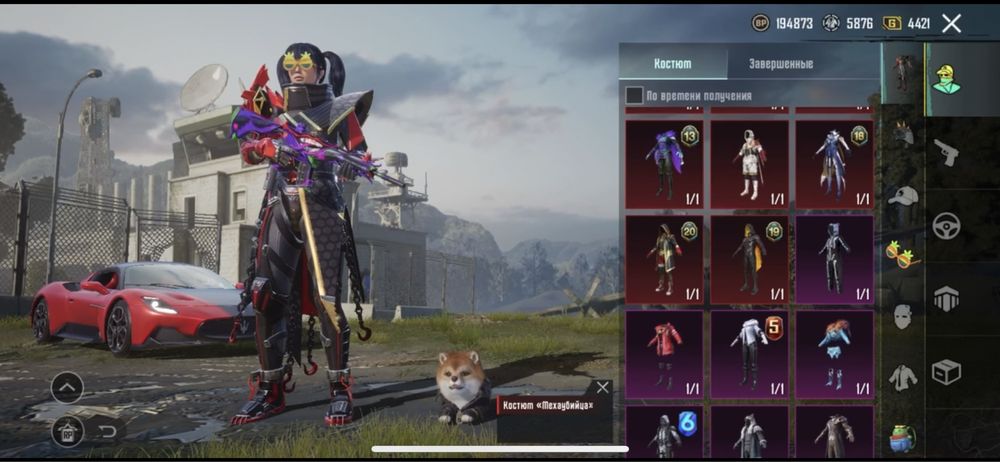
Task: Choose the orange-haired blue outfit
Action: point(833,354)
